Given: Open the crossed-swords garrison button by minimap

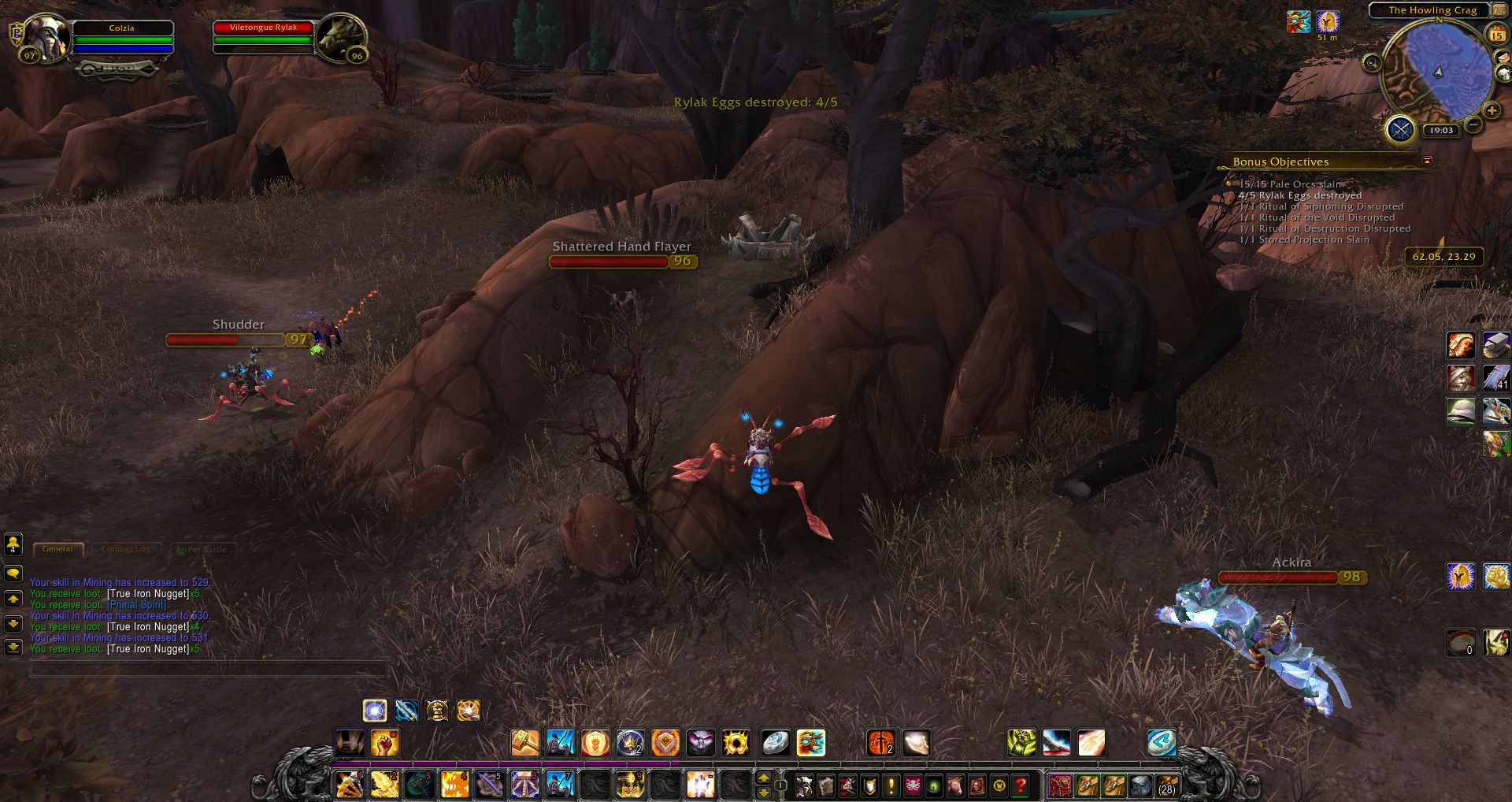Looking at the screenshot, I should 1400,129.
